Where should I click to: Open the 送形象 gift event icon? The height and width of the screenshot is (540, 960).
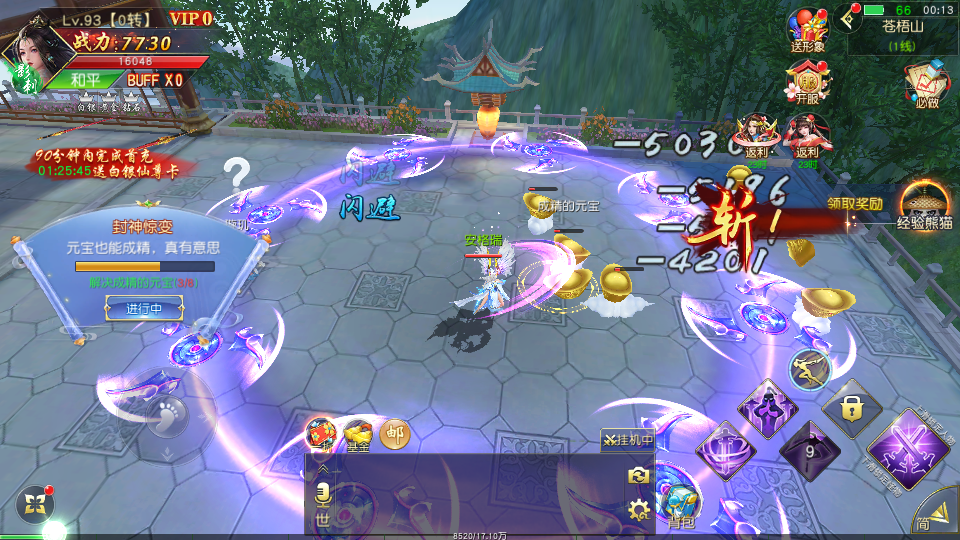click(806, 30)
